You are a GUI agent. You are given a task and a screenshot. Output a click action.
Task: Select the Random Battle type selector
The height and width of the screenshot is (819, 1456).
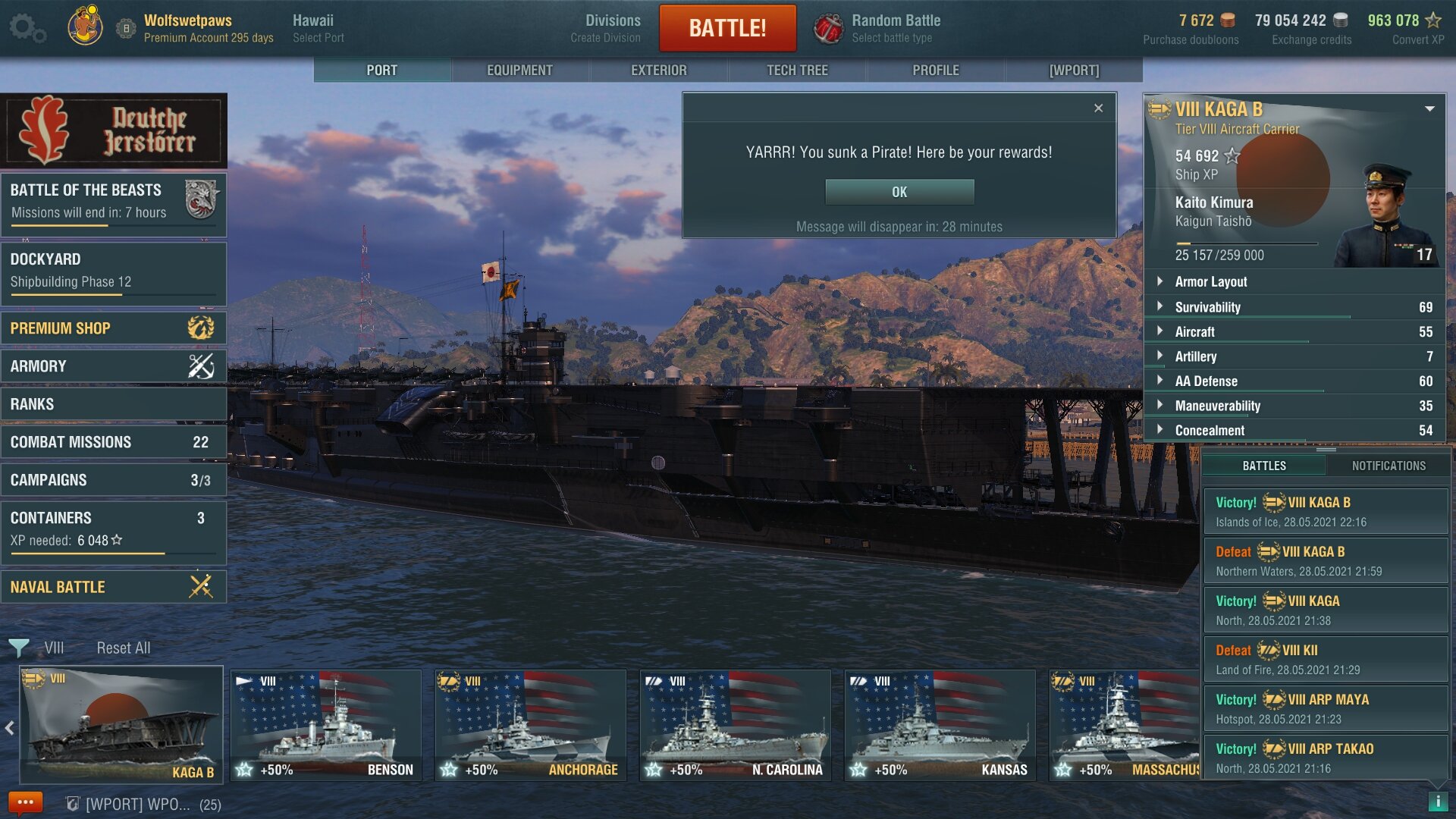click(880, 28)
